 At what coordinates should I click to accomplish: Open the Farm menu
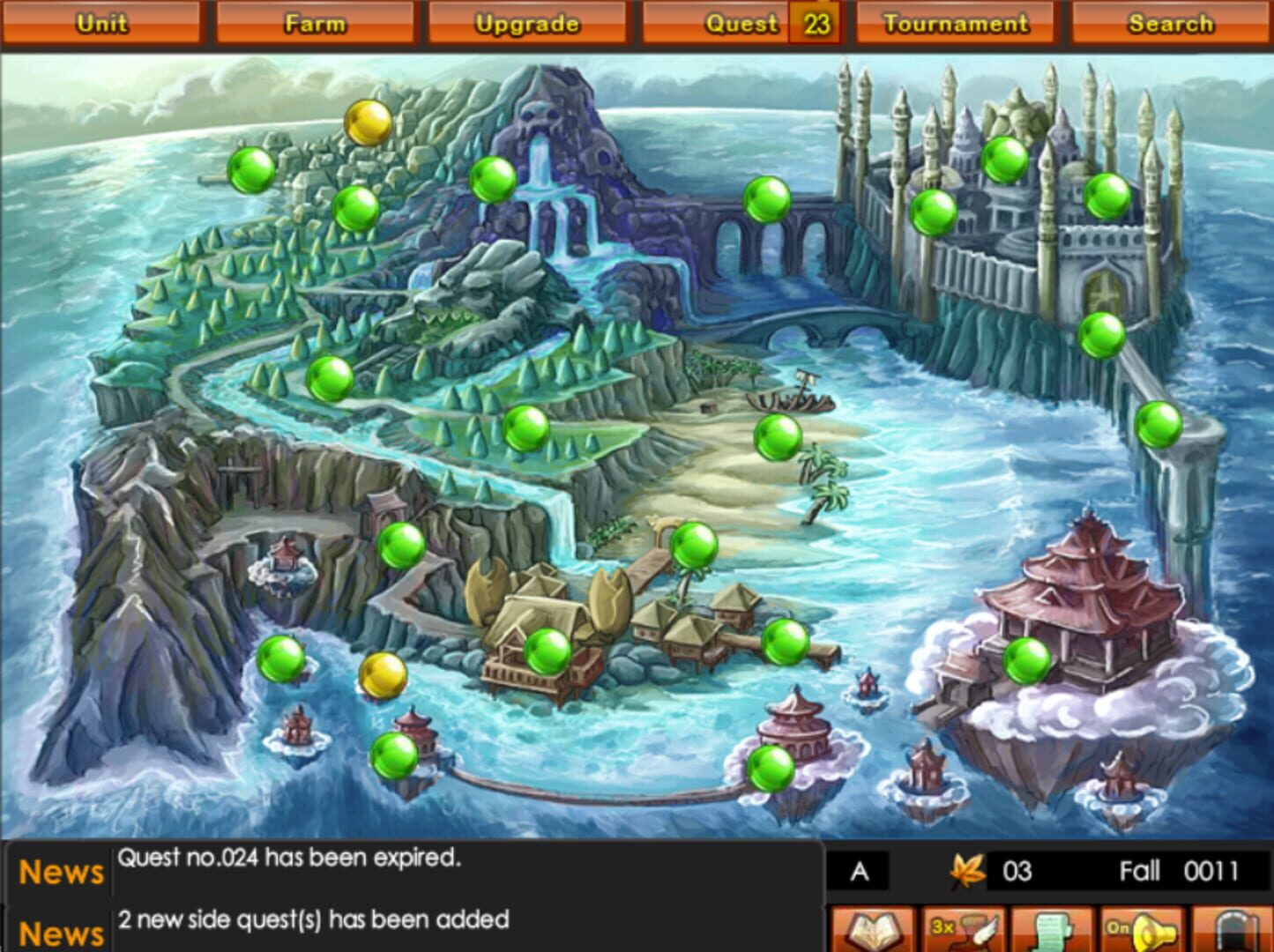coord(315,22)
